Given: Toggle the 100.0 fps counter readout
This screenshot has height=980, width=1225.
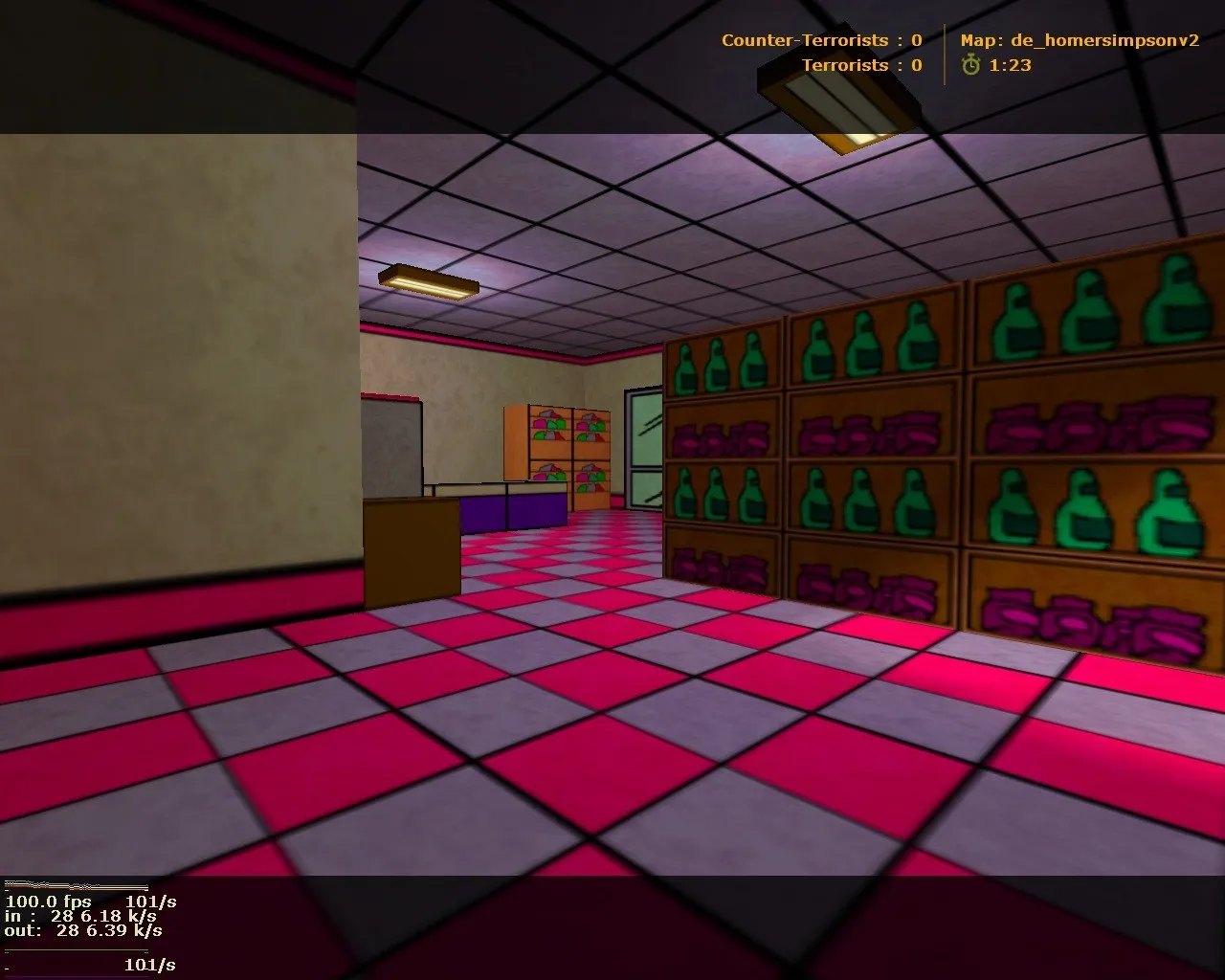Looking at the screenshot, I should (48, 902).
